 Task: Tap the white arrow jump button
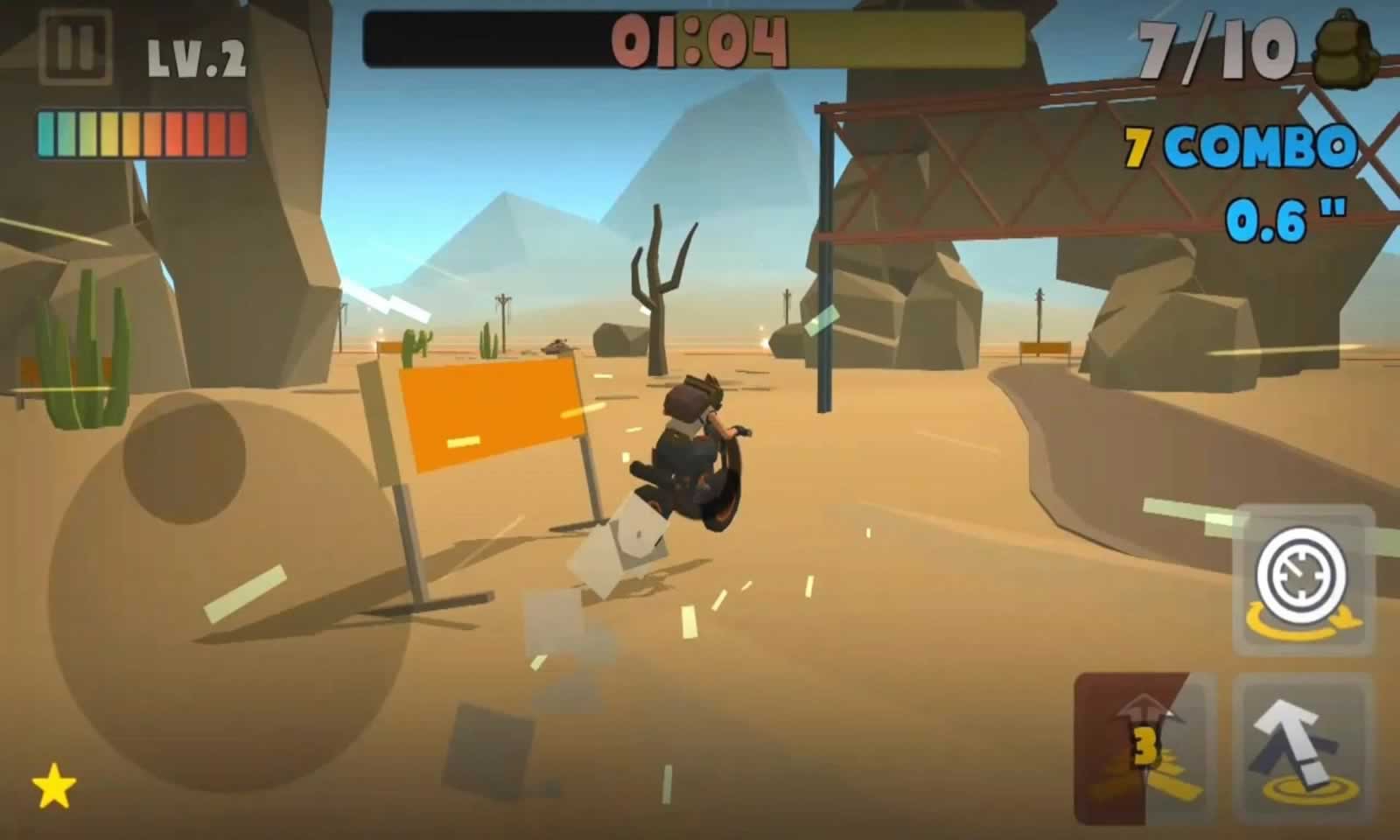point(1303,748)
